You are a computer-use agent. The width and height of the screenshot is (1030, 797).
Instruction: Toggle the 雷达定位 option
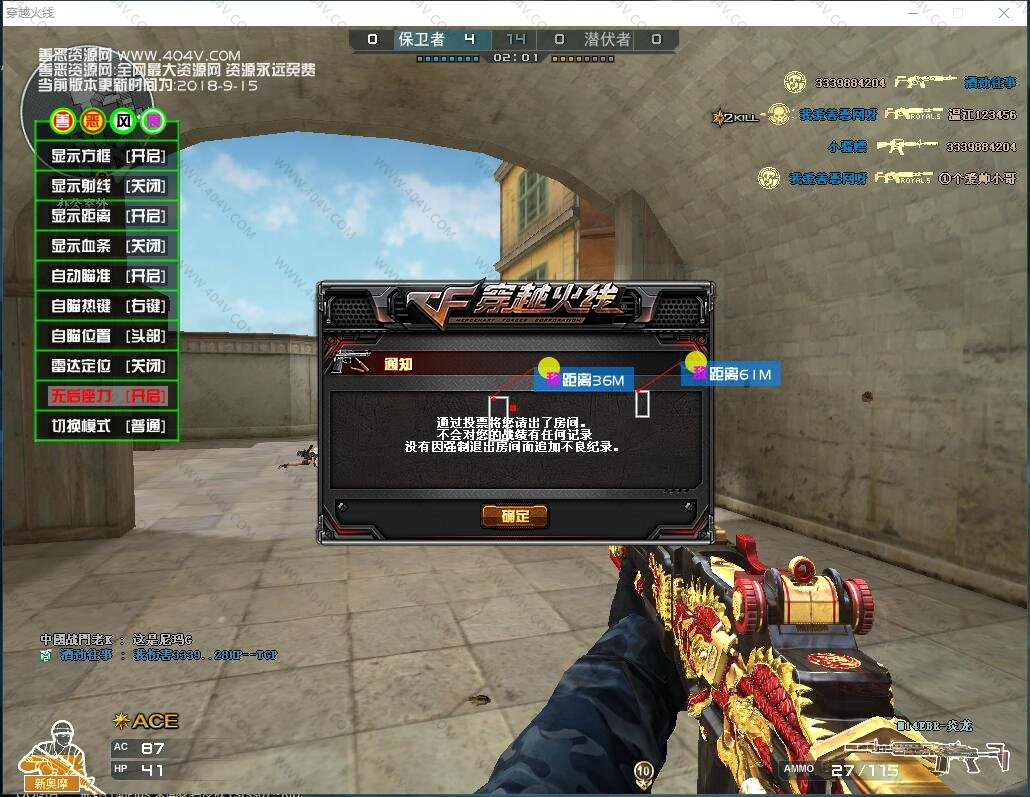coord(107,366)
